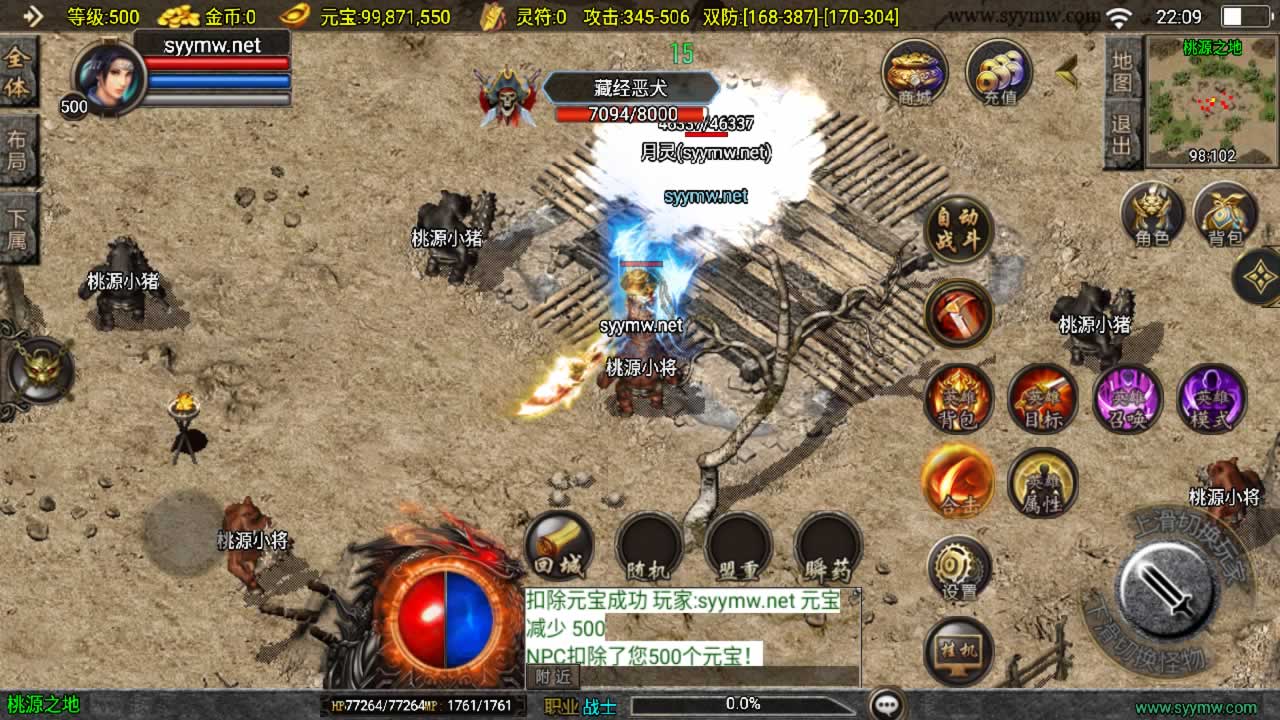This screenshot has height=720, width=1280.
Task: Open the 角色 character sheet
Action: (1152, 214)
